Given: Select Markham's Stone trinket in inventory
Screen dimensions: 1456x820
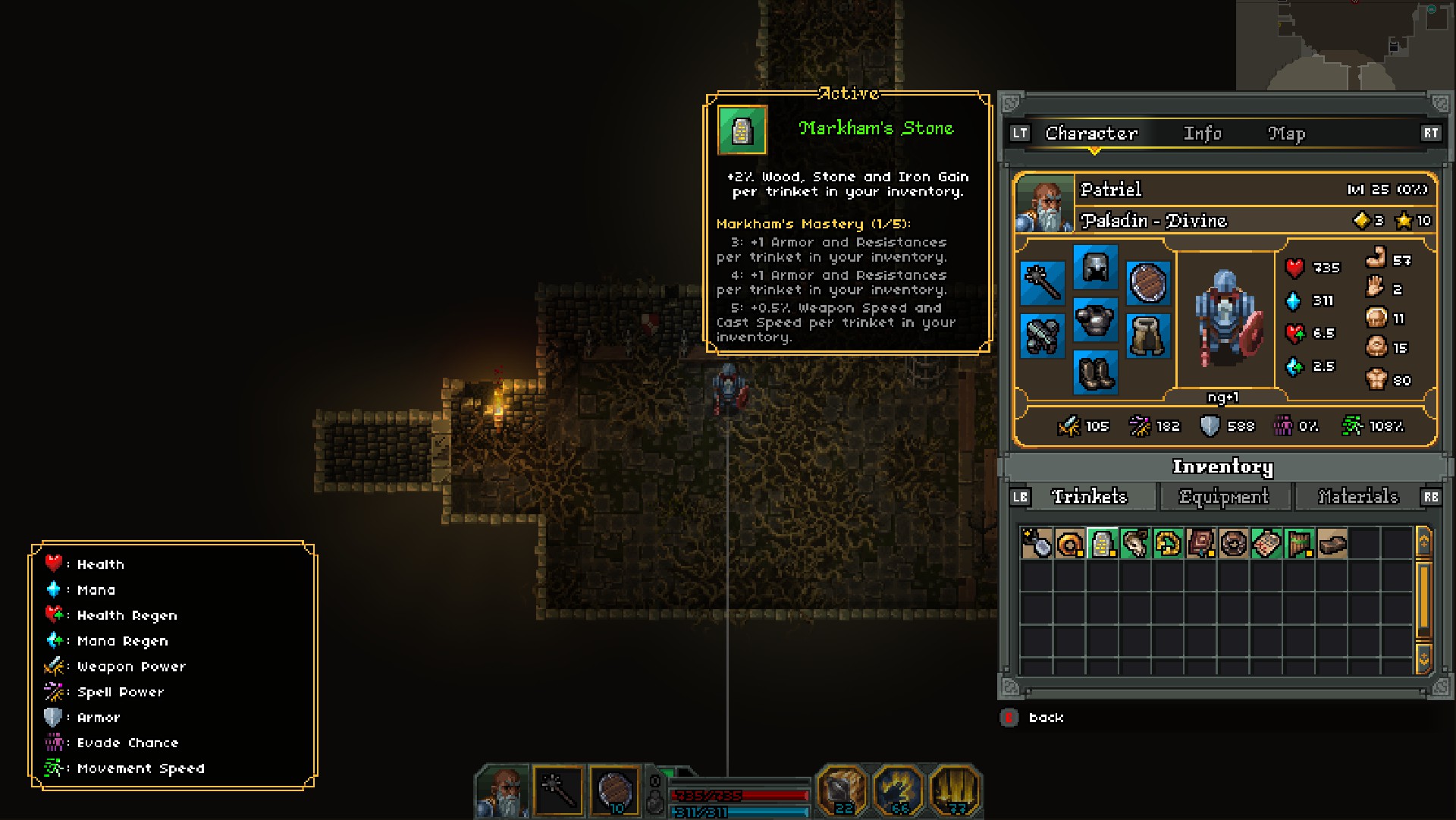Looking at the screenshot, I should tap(1102, 543).
